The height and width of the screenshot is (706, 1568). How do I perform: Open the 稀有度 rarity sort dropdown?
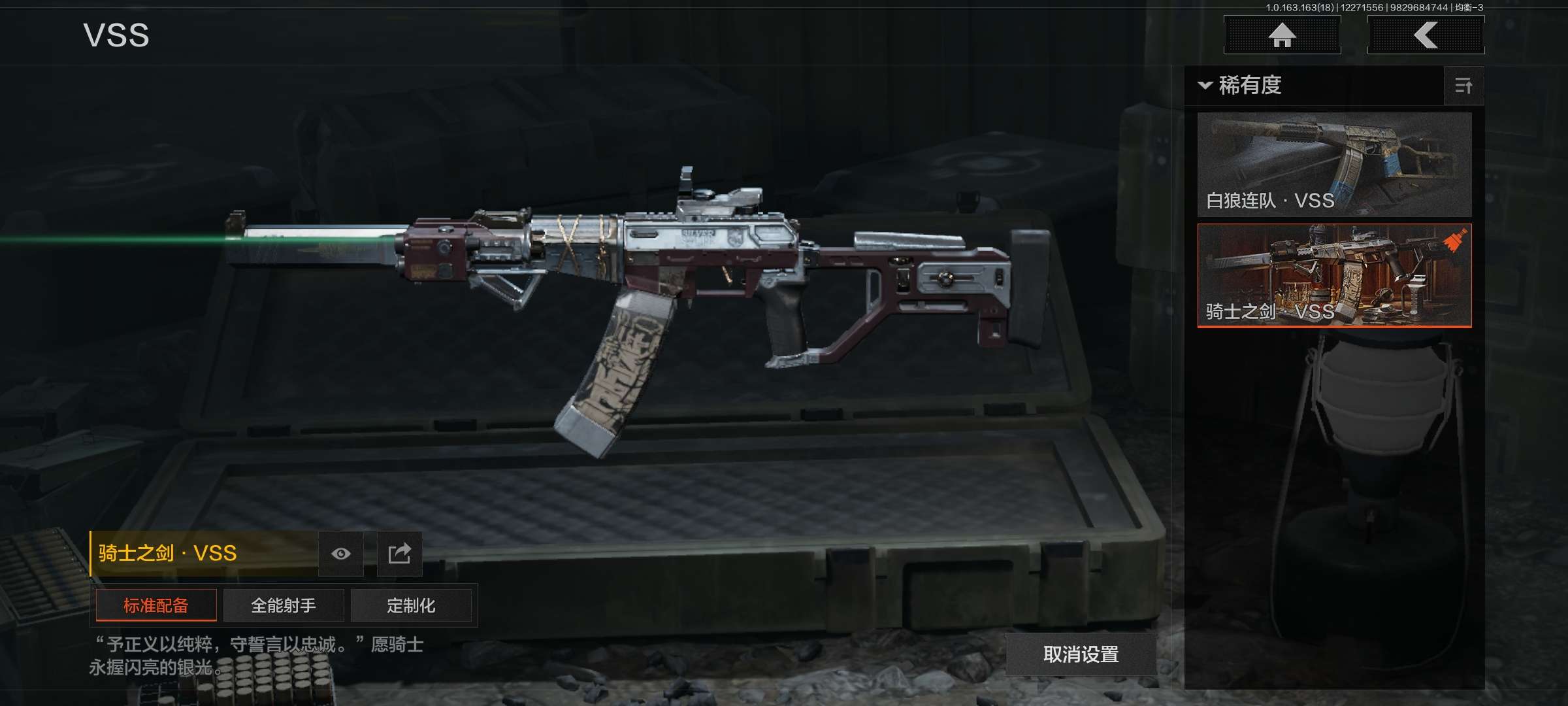(x=1241, y=86)
